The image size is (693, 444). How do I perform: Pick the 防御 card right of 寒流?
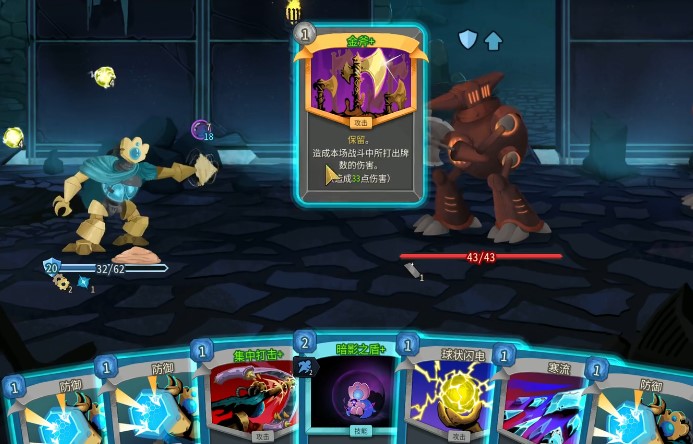point(645,412)
